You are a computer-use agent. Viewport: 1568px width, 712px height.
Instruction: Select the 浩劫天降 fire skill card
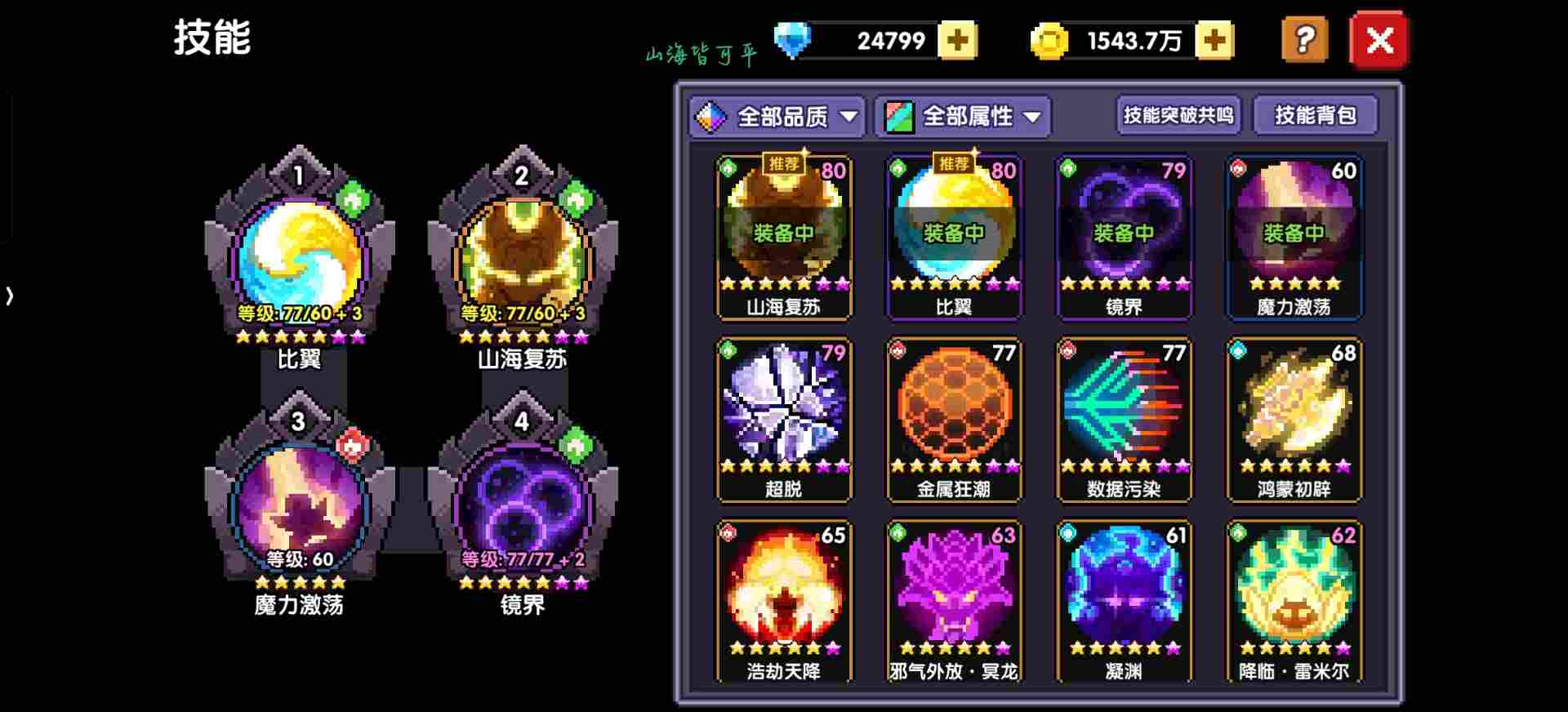point(784,600)
